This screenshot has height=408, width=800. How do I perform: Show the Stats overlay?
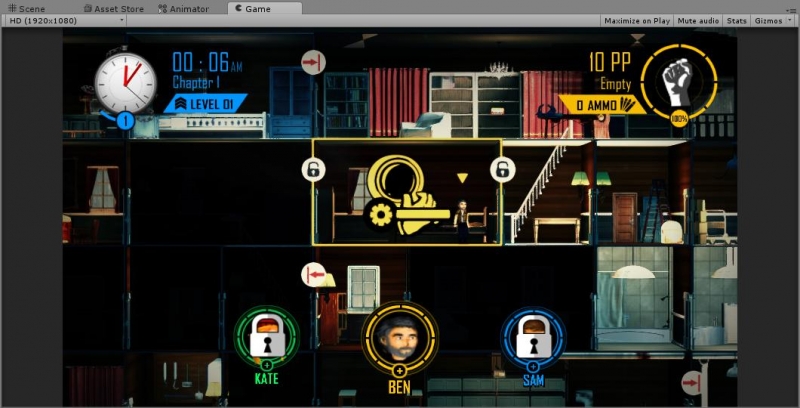point(736,20)
